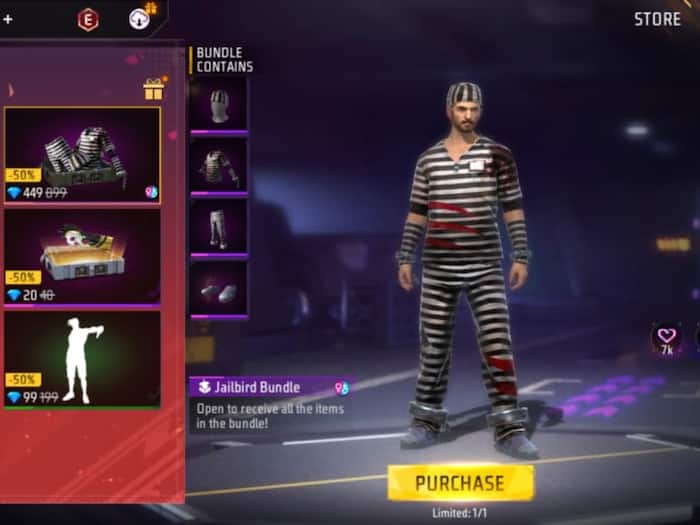
Task: Preview the striped prison pants bundle item
Action: [218, 226]
